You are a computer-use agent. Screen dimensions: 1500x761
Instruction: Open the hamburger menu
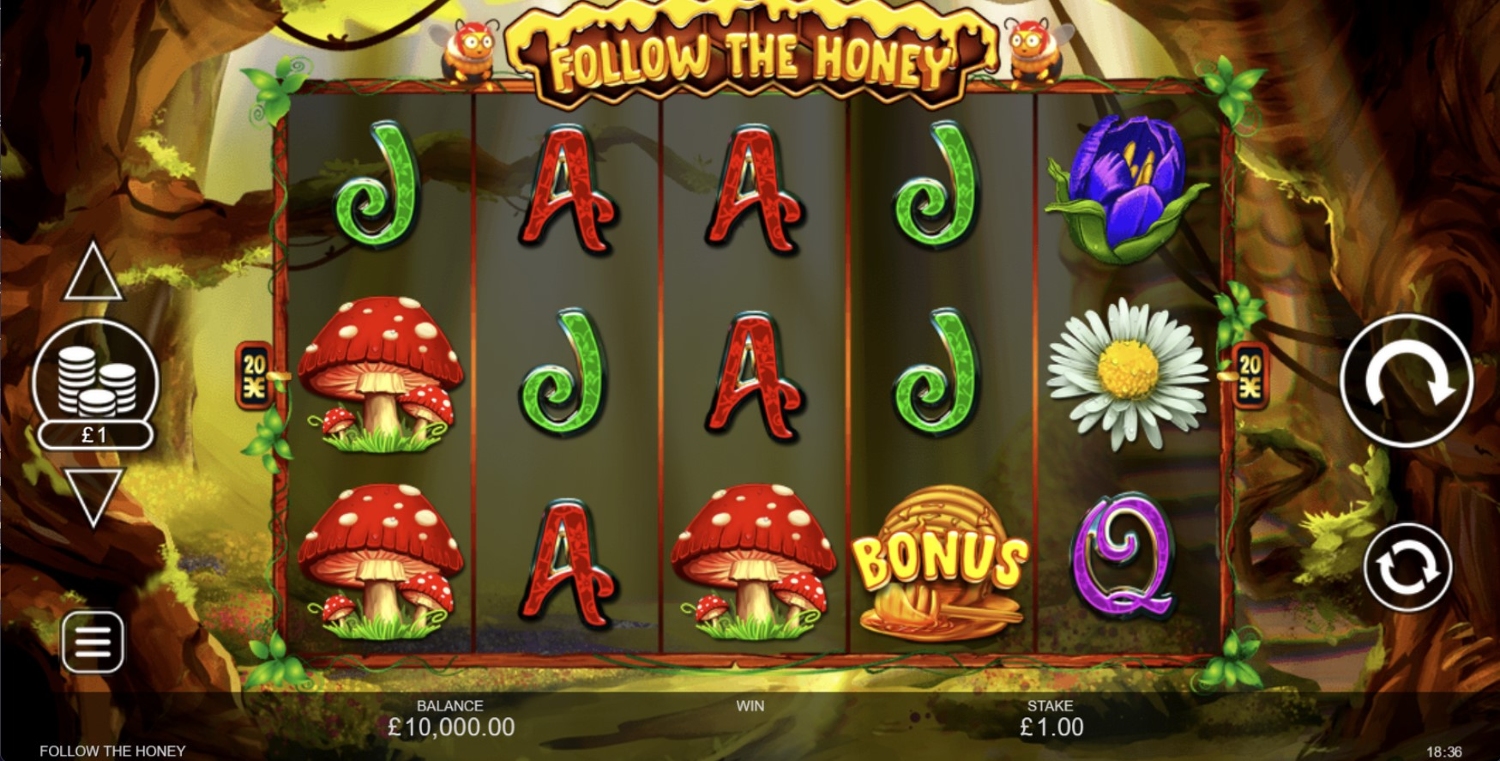pos(93,642)
